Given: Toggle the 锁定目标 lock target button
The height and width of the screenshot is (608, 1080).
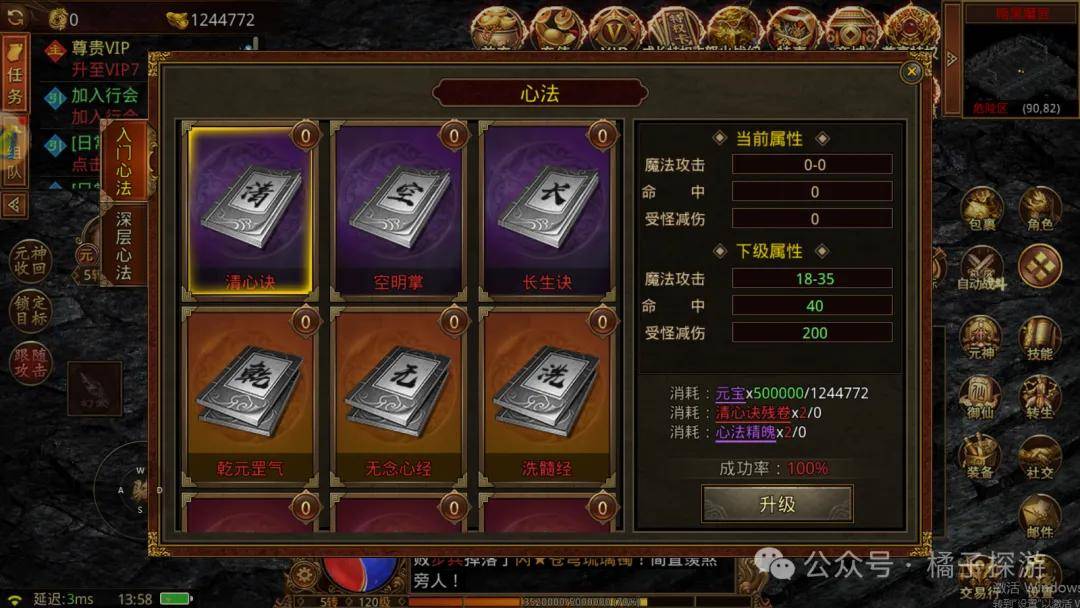Looking at the screenshot, I should click(32, 310).
